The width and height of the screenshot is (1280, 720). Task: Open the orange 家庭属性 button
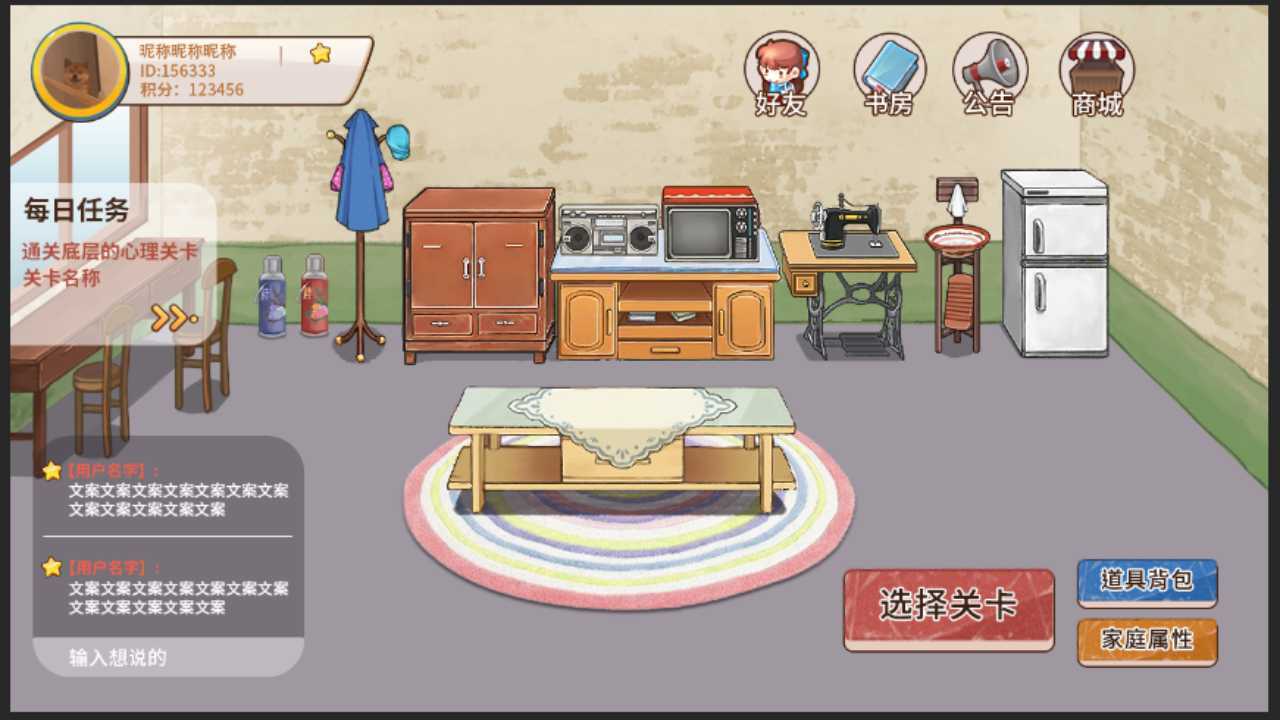(1146, 642)
